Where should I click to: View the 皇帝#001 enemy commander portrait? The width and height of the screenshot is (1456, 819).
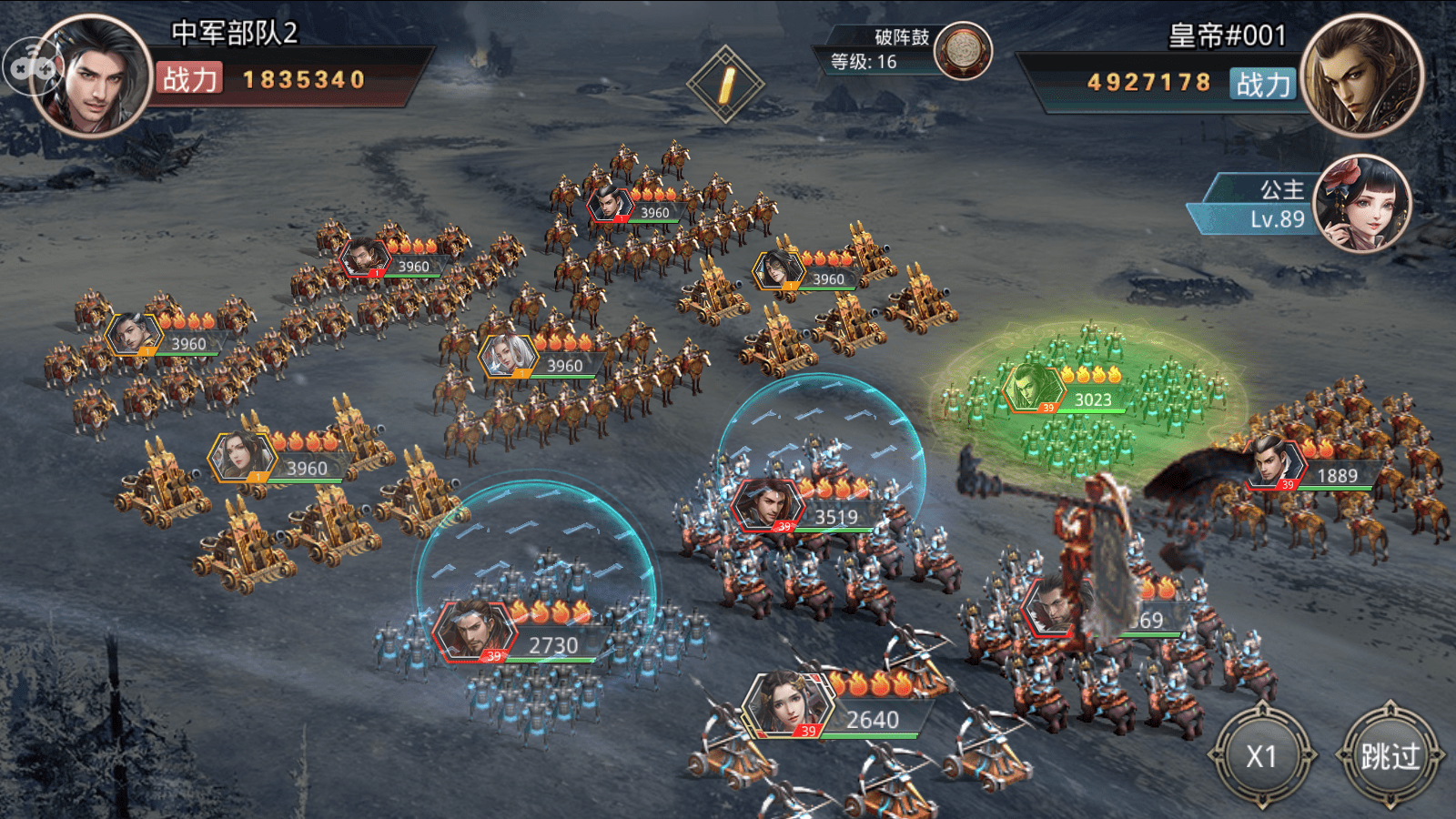(x=1361, y=76)
